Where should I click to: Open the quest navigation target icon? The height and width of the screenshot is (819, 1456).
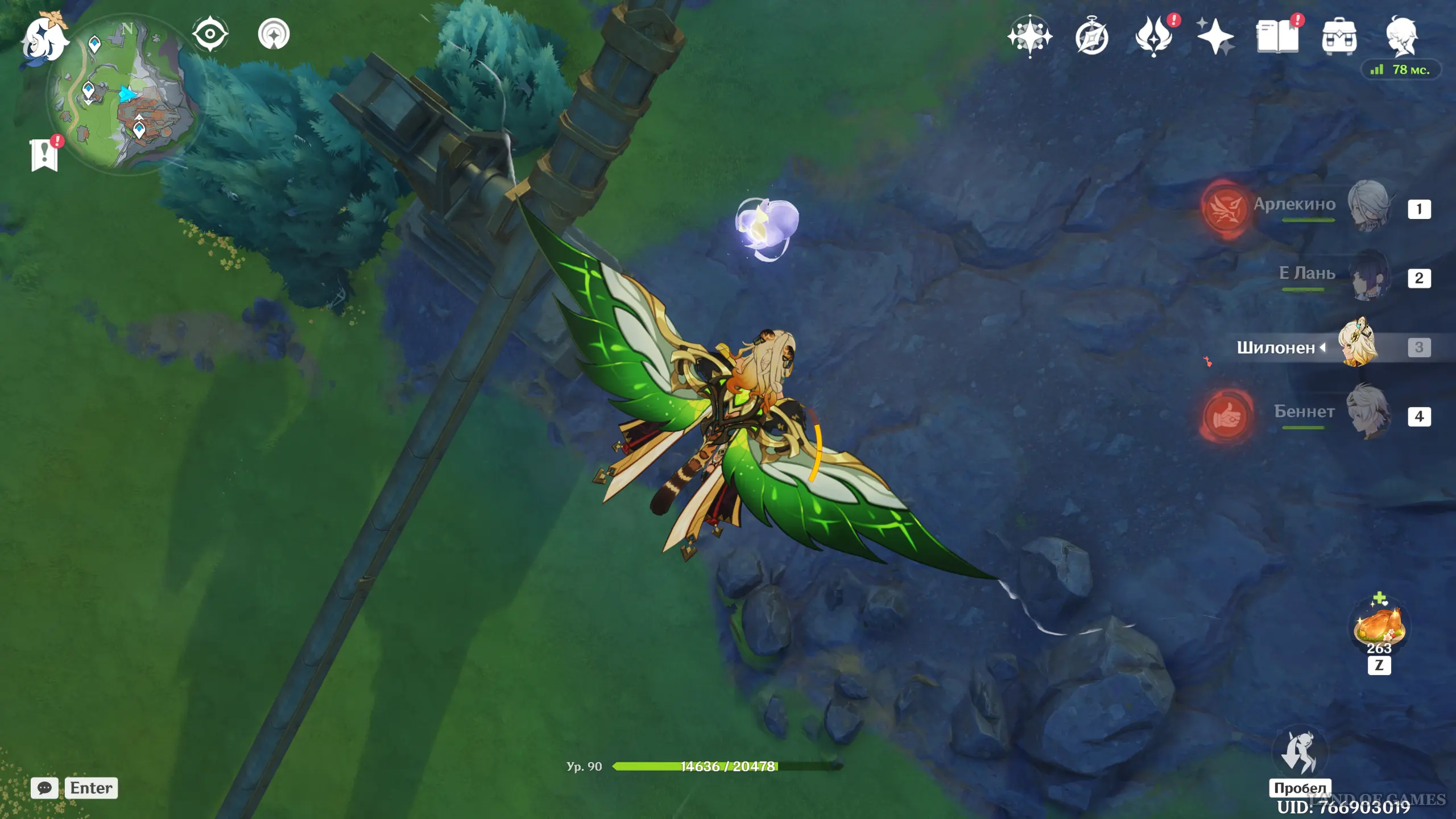(x=274, y=34)
